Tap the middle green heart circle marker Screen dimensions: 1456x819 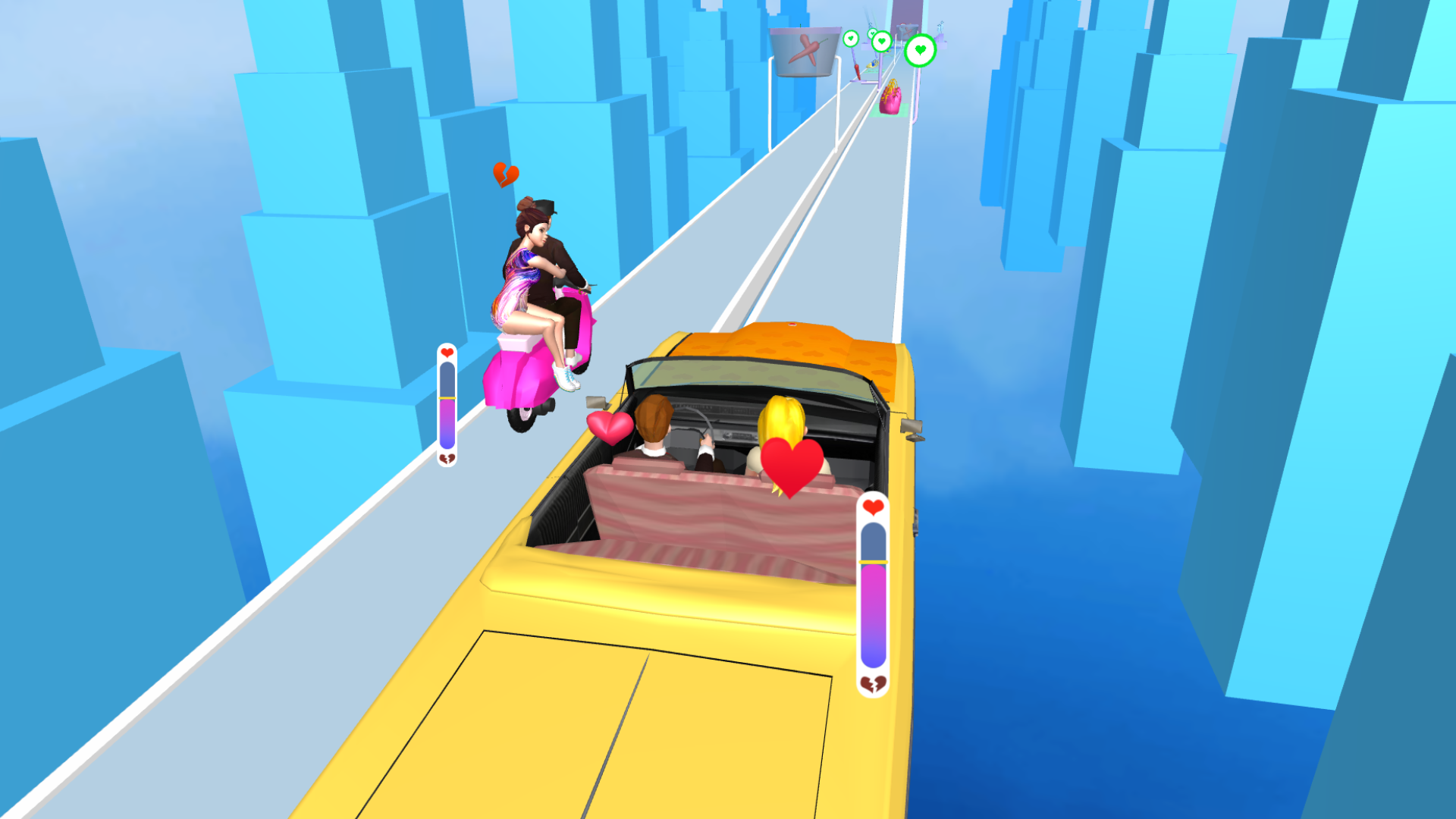tap(882, 40)
